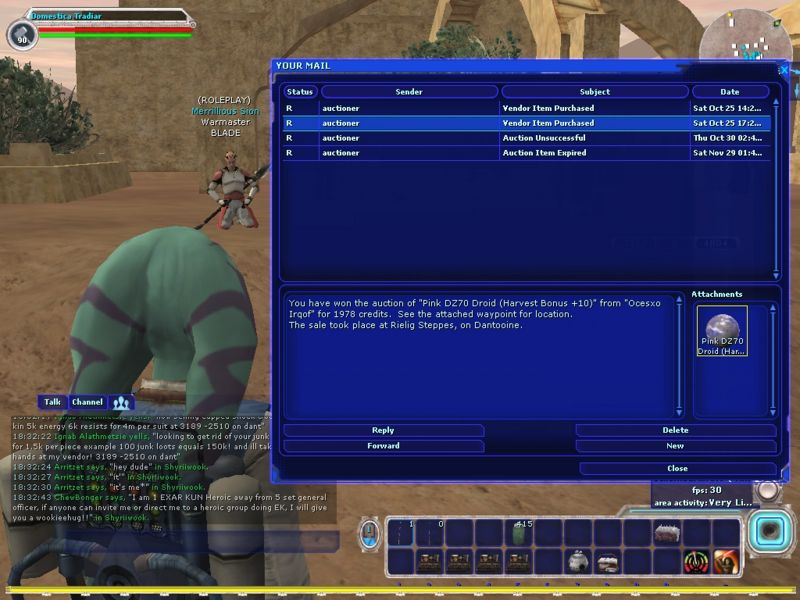The height and width of the screenshot is (600, 800).
Task: Use the green canister toolbar item
Action: click(519, 534)
